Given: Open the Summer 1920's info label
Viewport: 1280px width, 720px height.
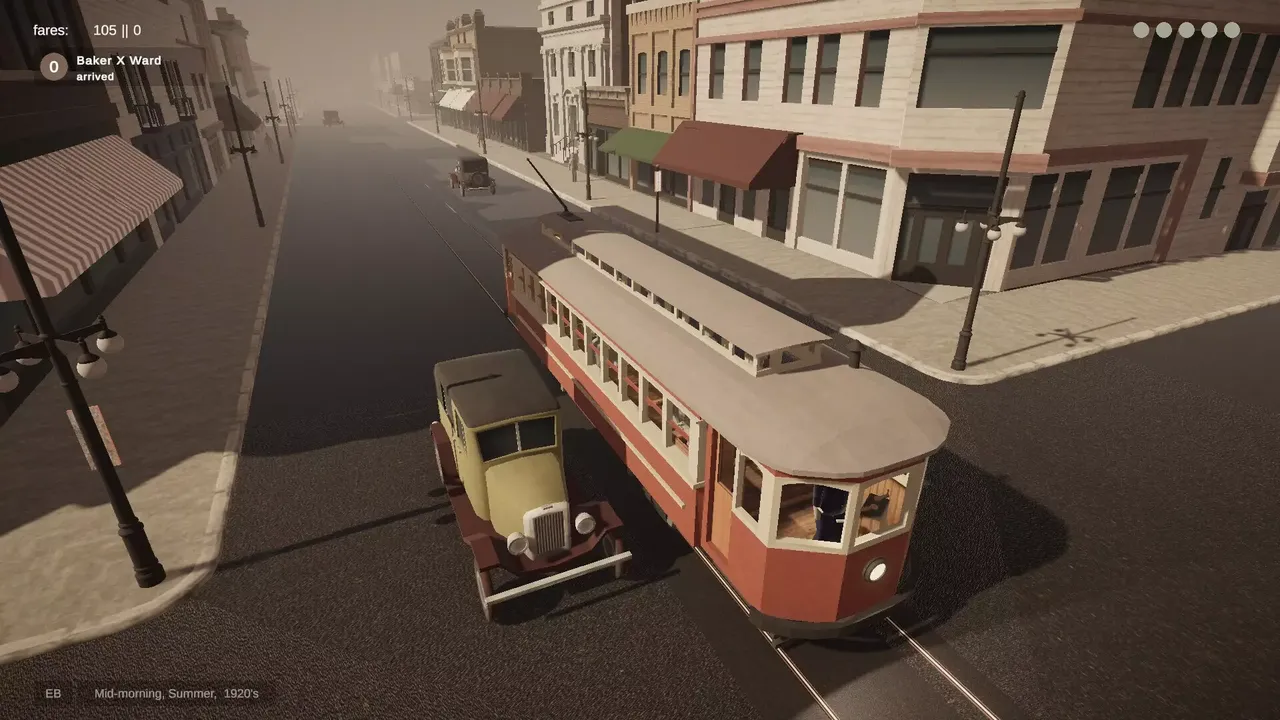Looking at the screenshot, I should point(217,692).
